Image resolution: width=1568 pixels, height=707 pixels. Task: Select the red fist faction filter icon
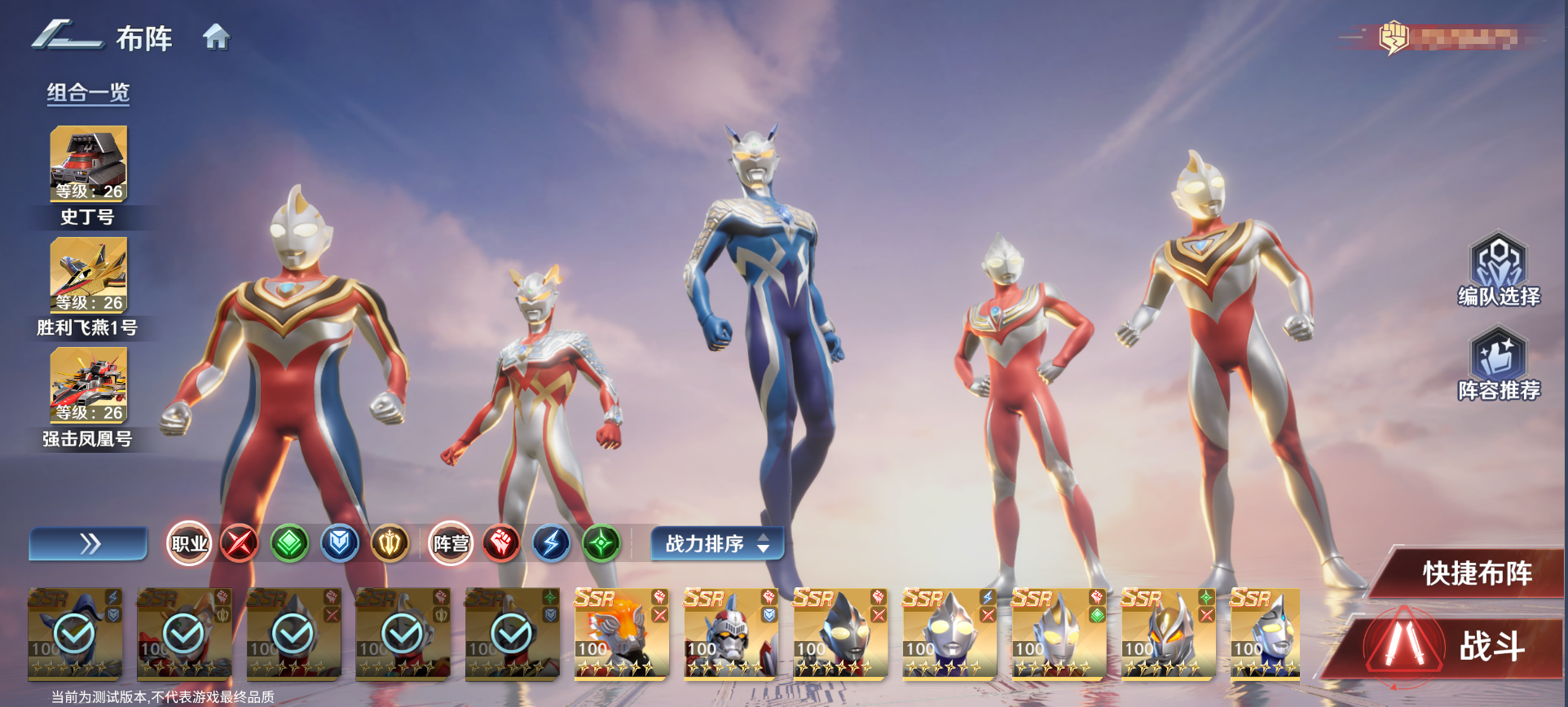point(500,543)
